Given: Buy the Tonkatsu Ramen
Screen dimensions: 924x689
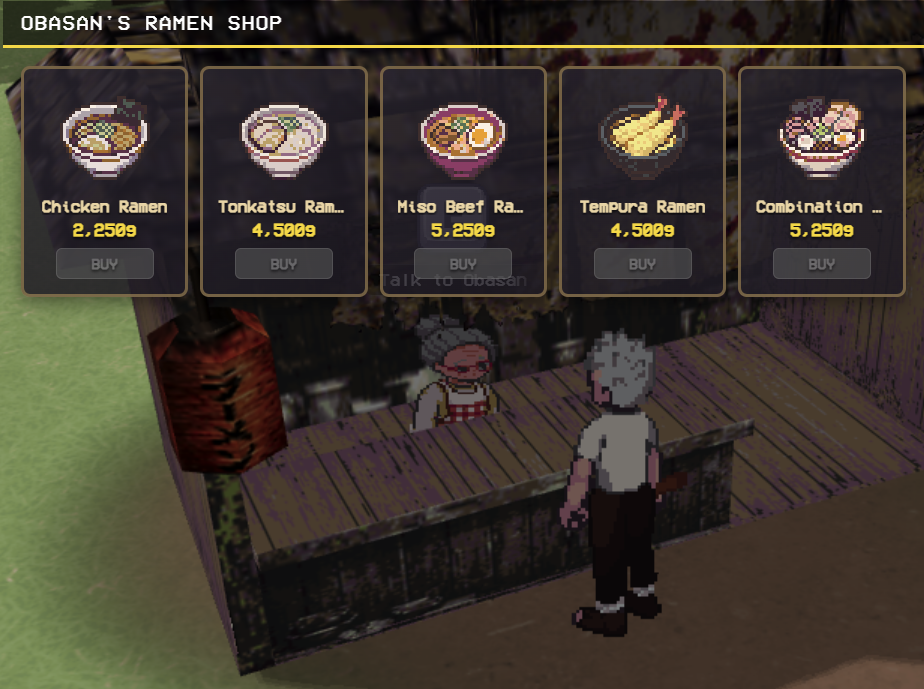Looking at the screenshot, I should pos(284,264).
